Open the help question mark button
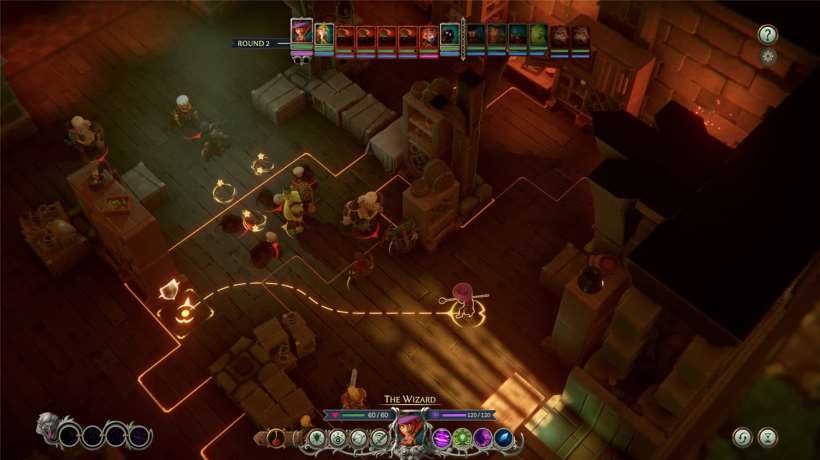This screenshot has height=460, width=820. coord(767,34)
